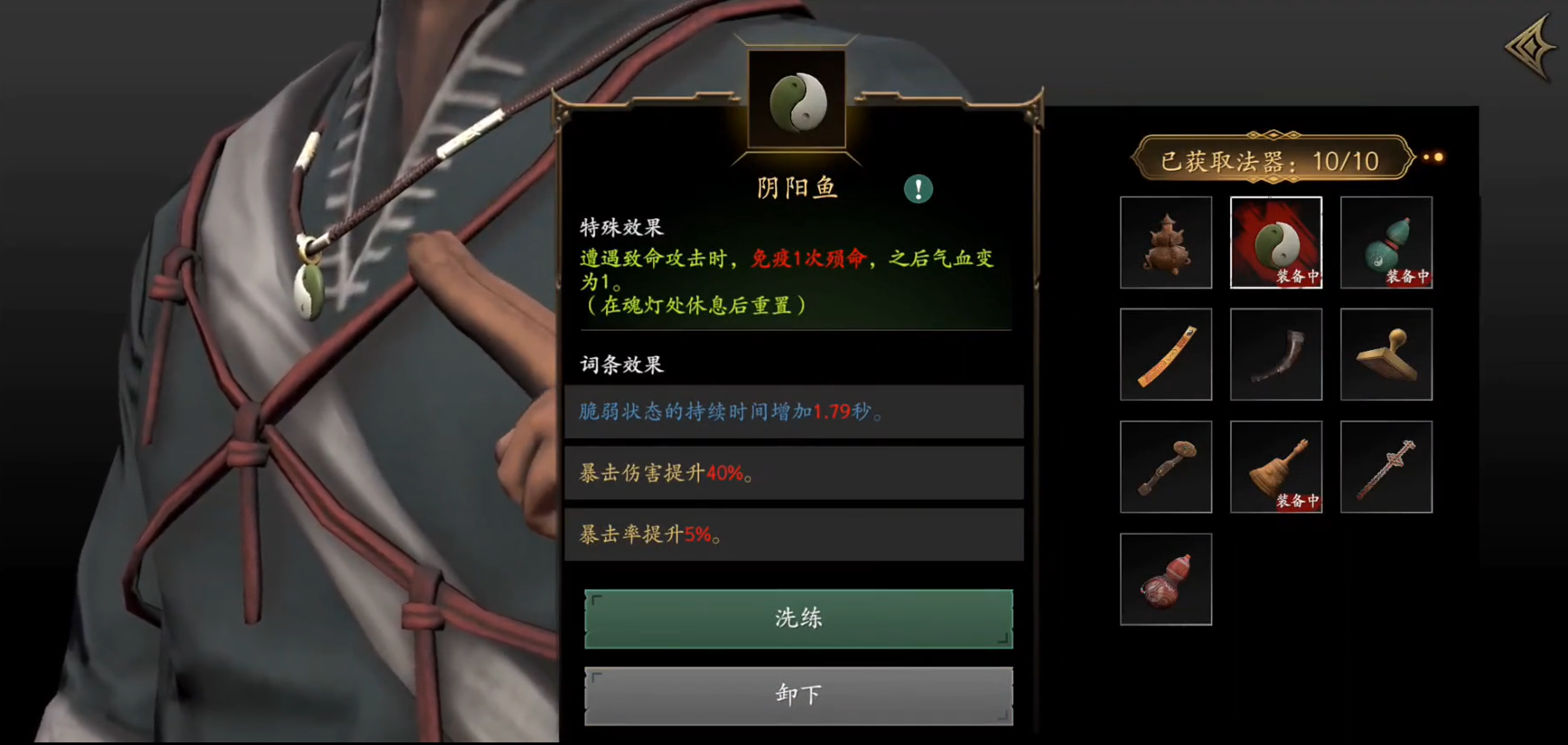Click the 洗练 refine button
The width and height of the screenshot is (1568, 745).
797,618
